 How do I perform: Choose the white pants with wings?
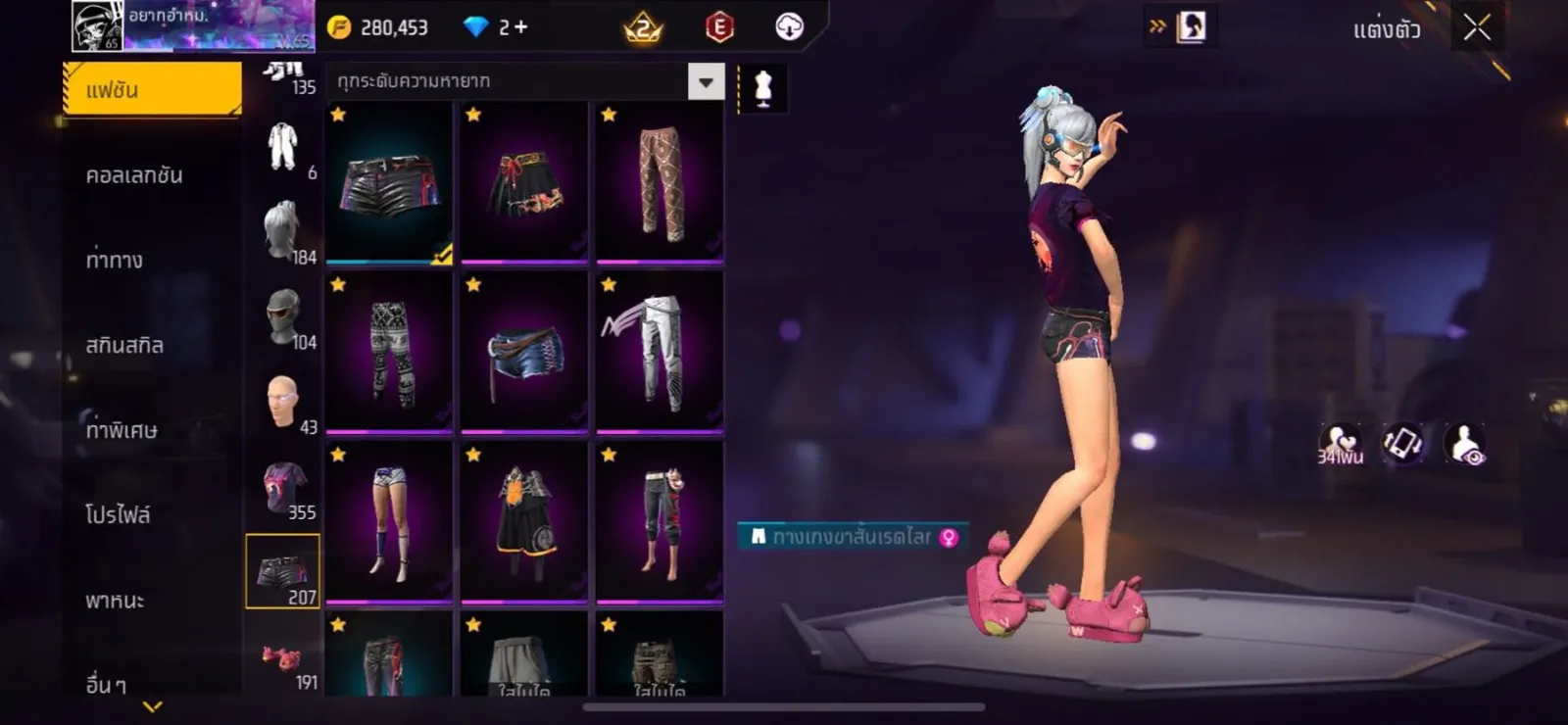660,353
